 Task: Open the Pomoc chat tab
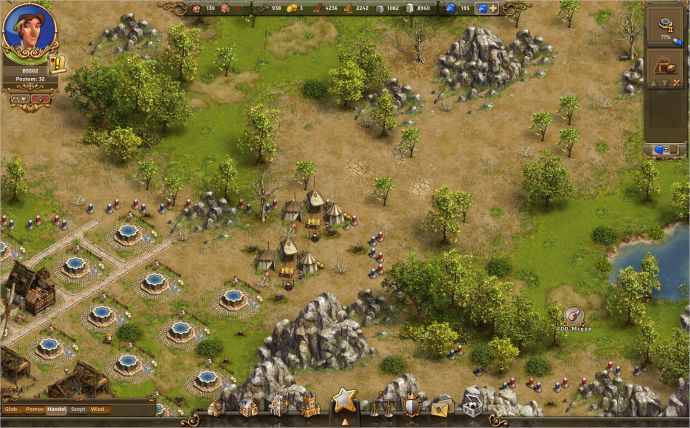[x=35, y=409]
